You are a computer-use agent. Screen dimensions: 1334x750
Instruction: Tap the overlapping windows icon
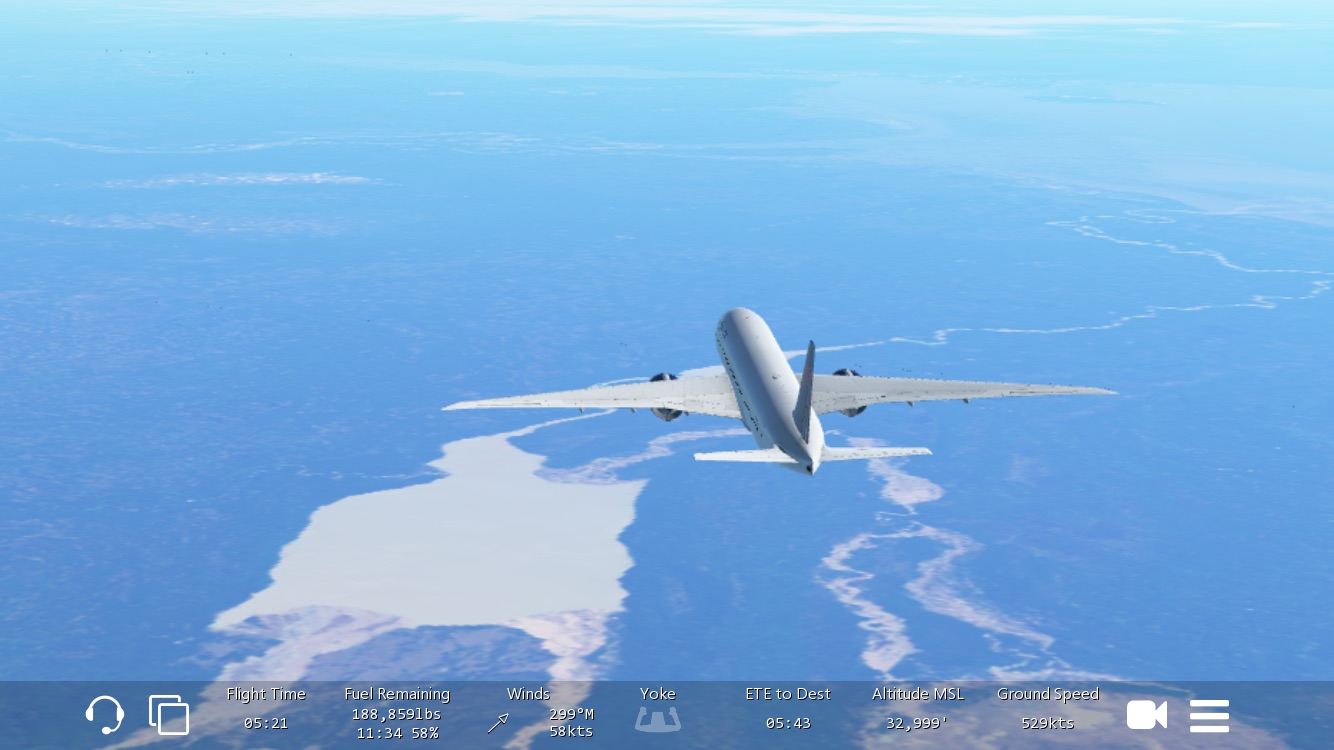tap(169, 715)
